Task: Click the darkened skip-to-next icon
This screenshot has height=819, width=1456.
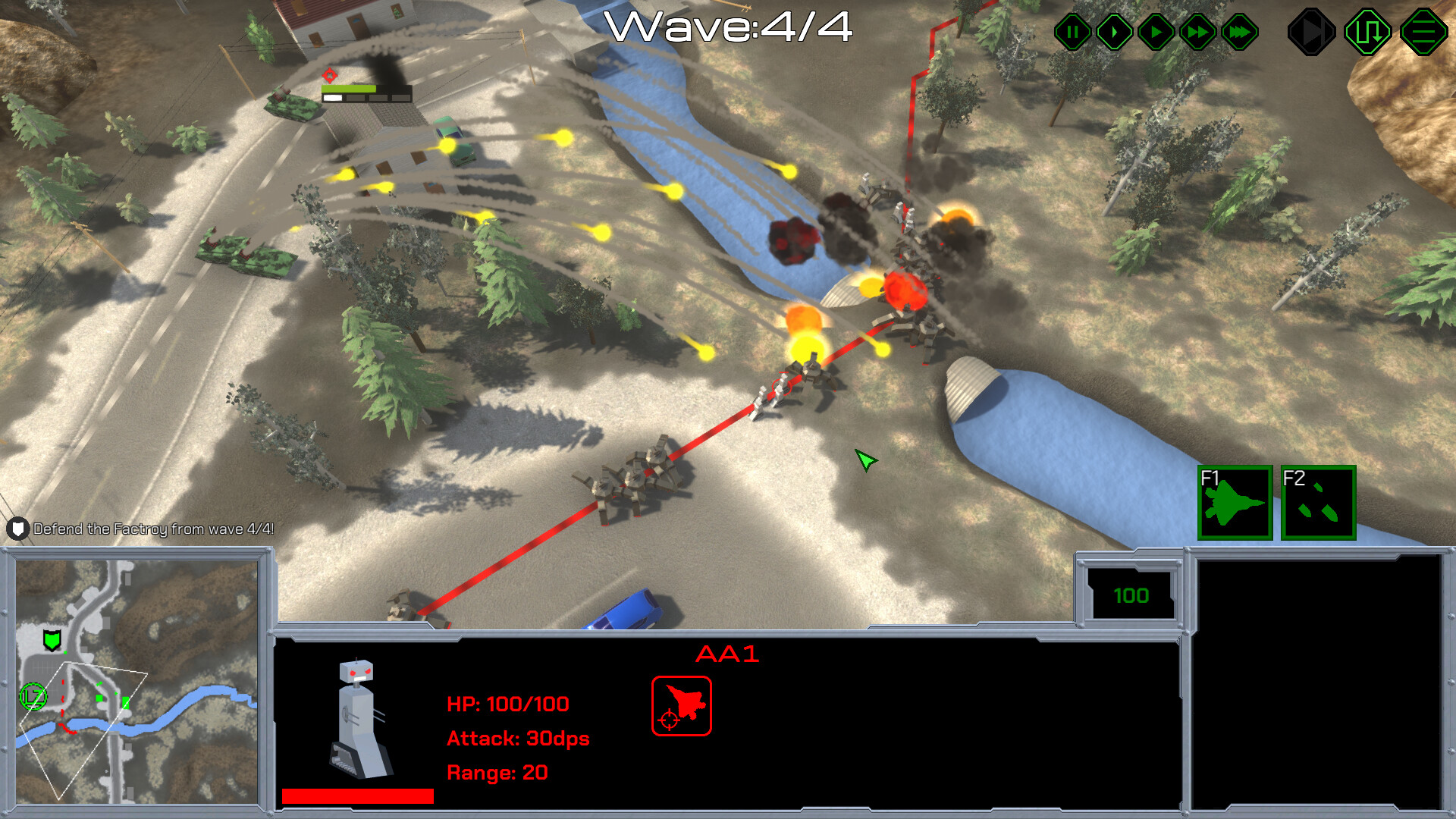Action: [x=1313, y=31]
